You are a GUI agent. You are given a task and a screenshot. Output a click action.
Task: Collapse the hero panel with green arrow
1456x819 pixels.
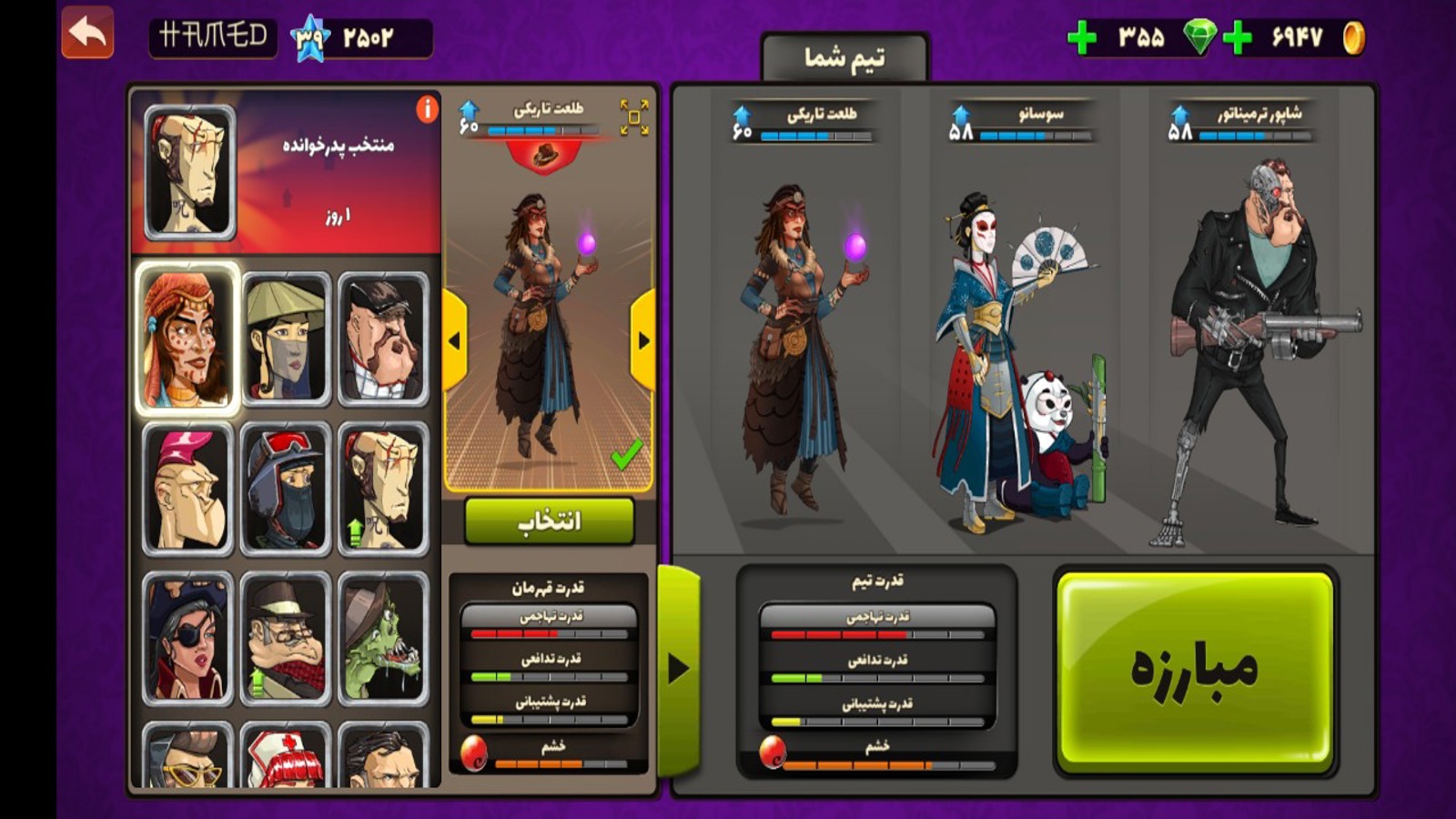pos(678,669)
